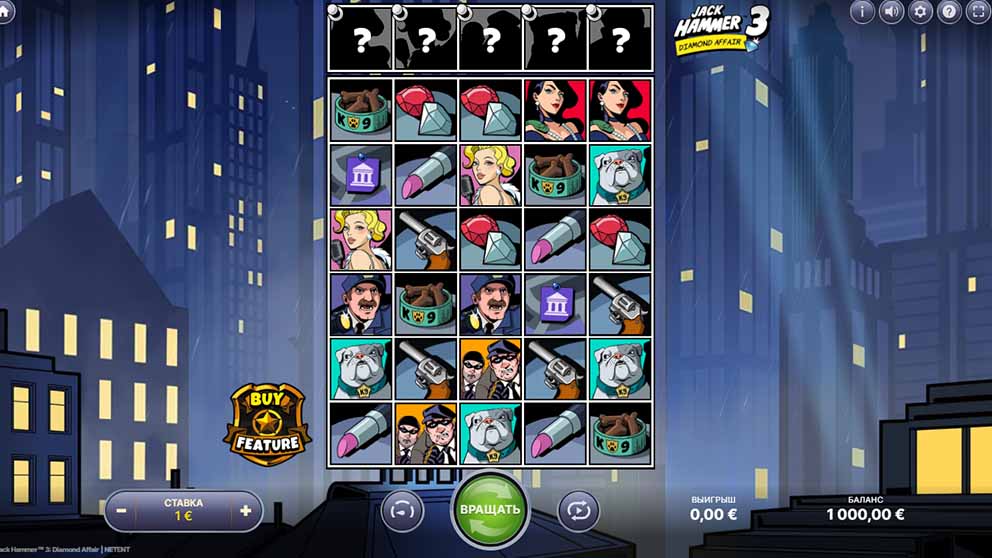
Task: Enter fullscreen with the corner-brackets icon
Action: (978, 12)
